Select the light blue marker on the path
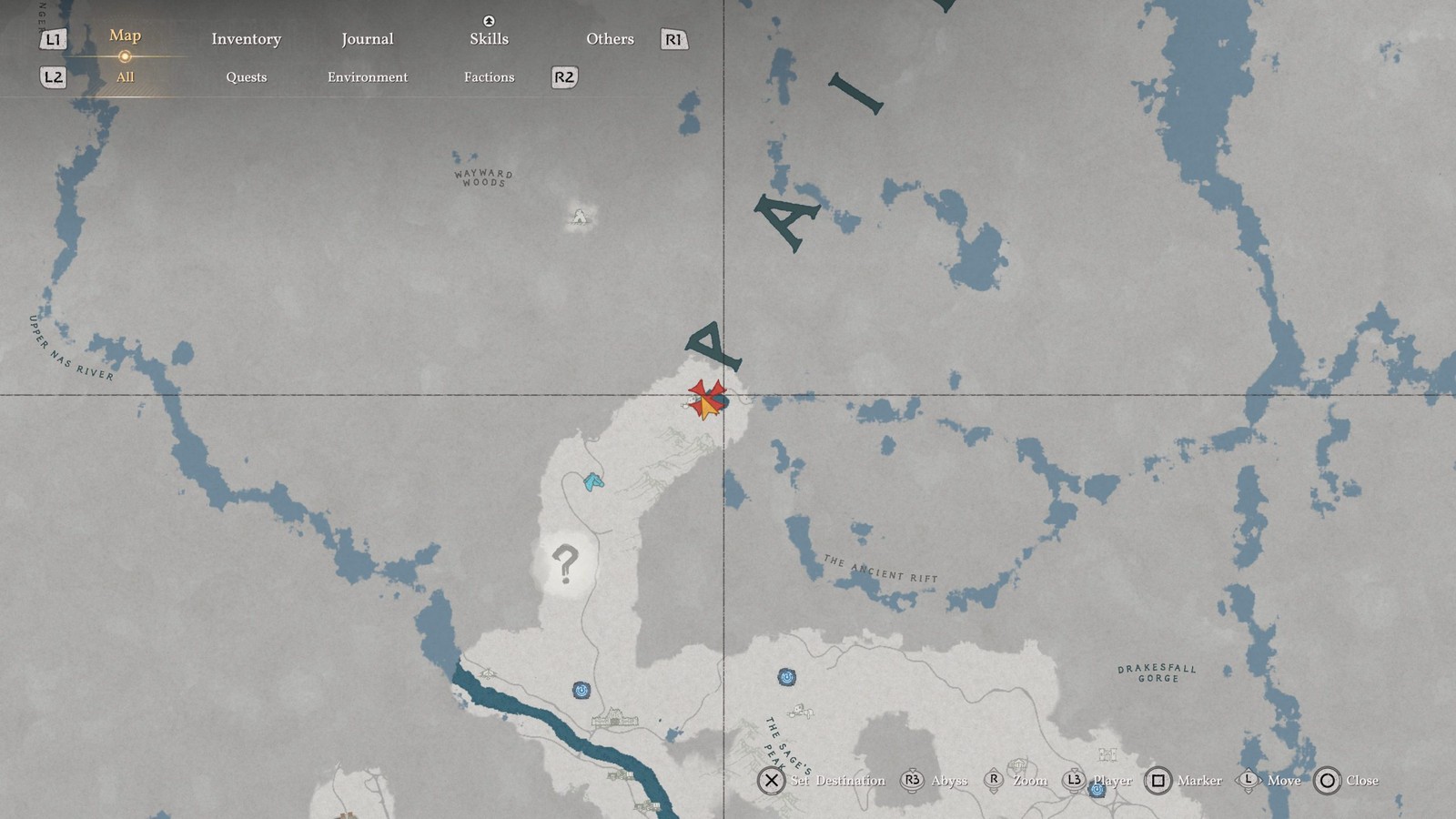The image size is (1456, 819). [593, 481]
